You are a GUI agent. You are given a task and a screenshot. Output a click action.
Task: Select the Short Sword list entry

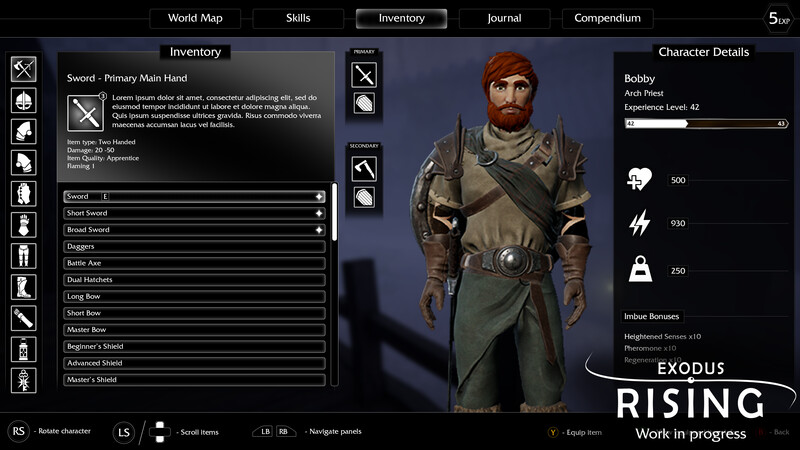point(194,213)
